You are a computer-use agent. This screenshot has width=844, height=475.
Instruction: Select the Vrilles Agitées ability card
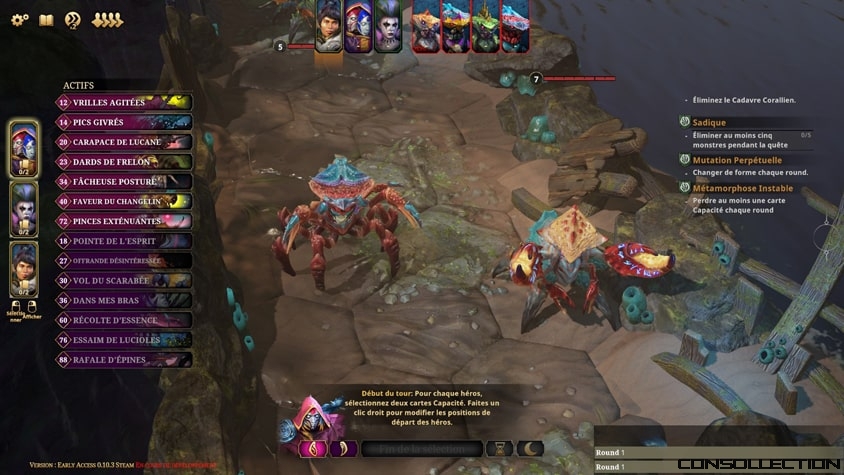tap(124, 102)
